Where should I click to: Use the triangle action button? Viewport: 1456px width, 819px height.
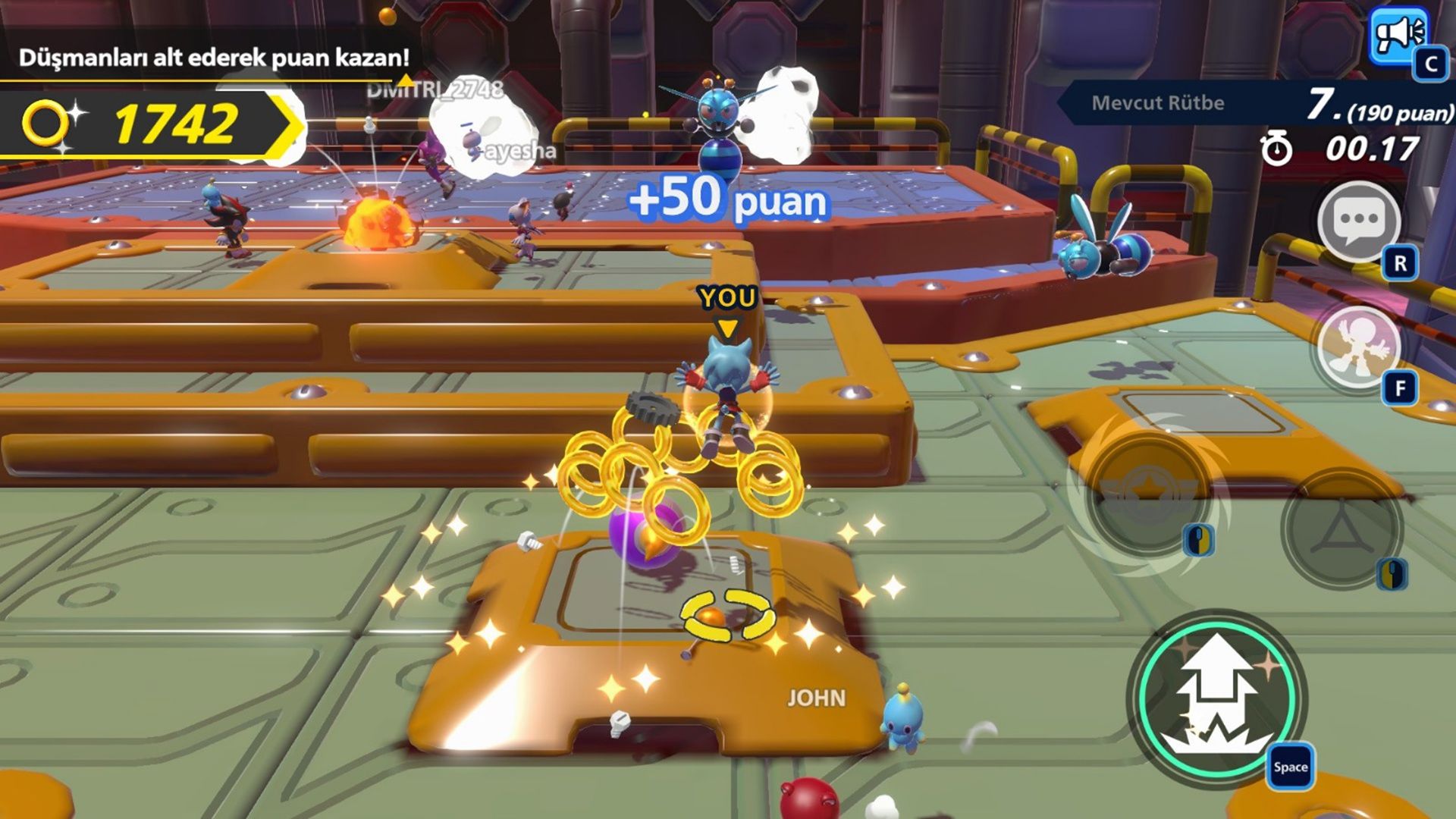(1341, 527)
